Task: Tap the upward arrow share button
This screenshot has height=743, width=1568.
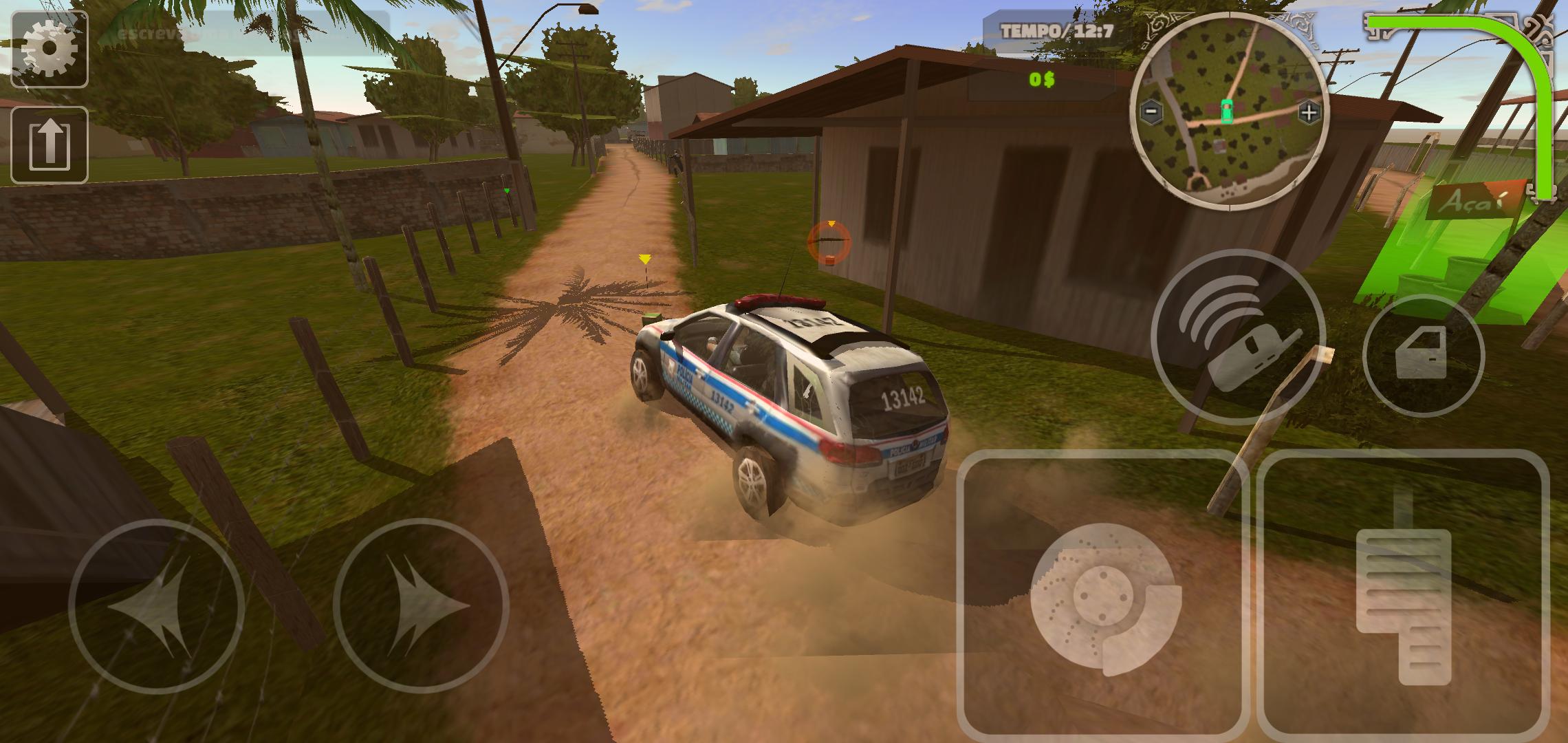Action: pyautogui.click(x=49, y=144)
